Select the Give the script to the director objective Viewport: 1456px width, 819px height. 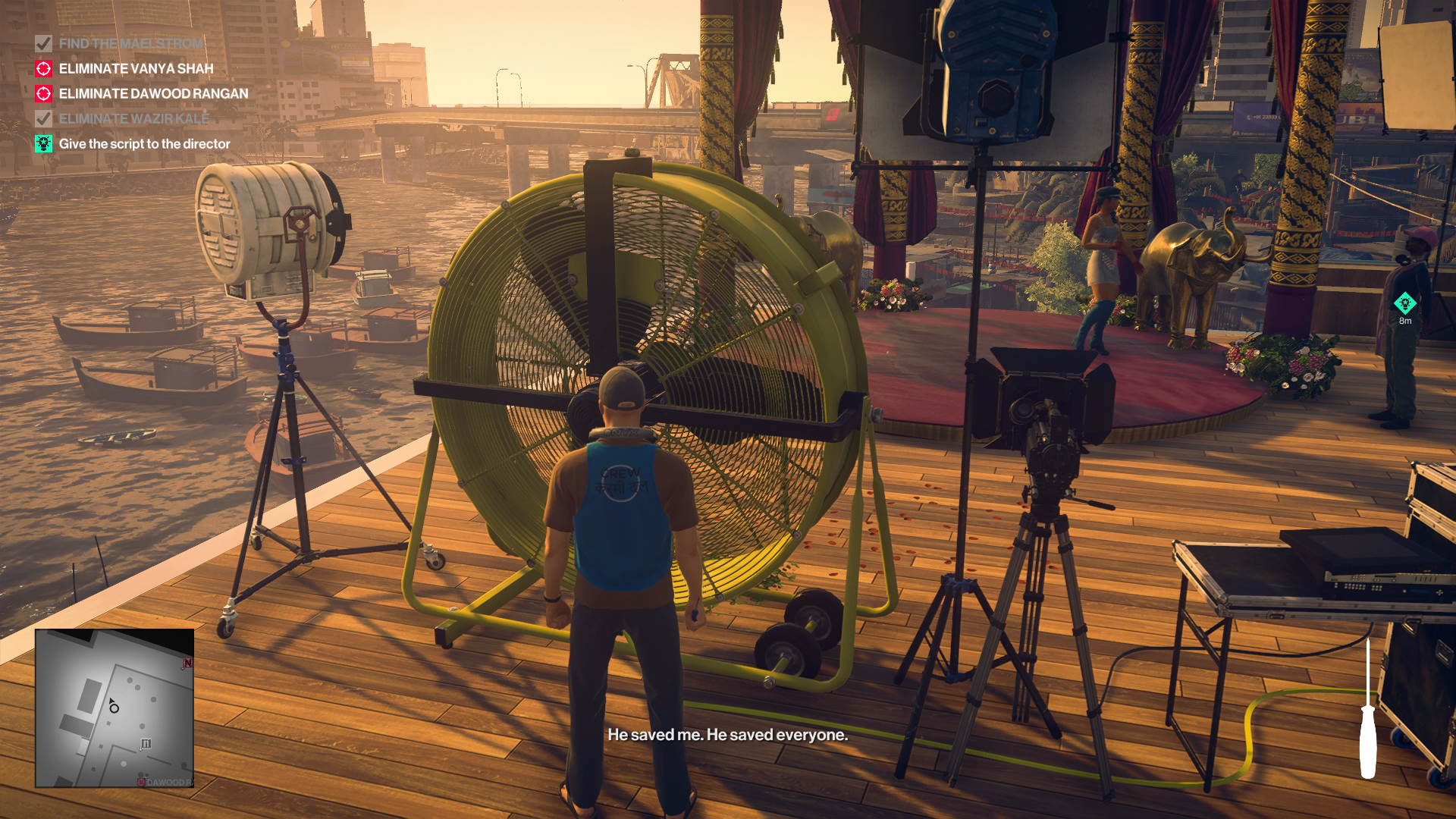point(144,144)
